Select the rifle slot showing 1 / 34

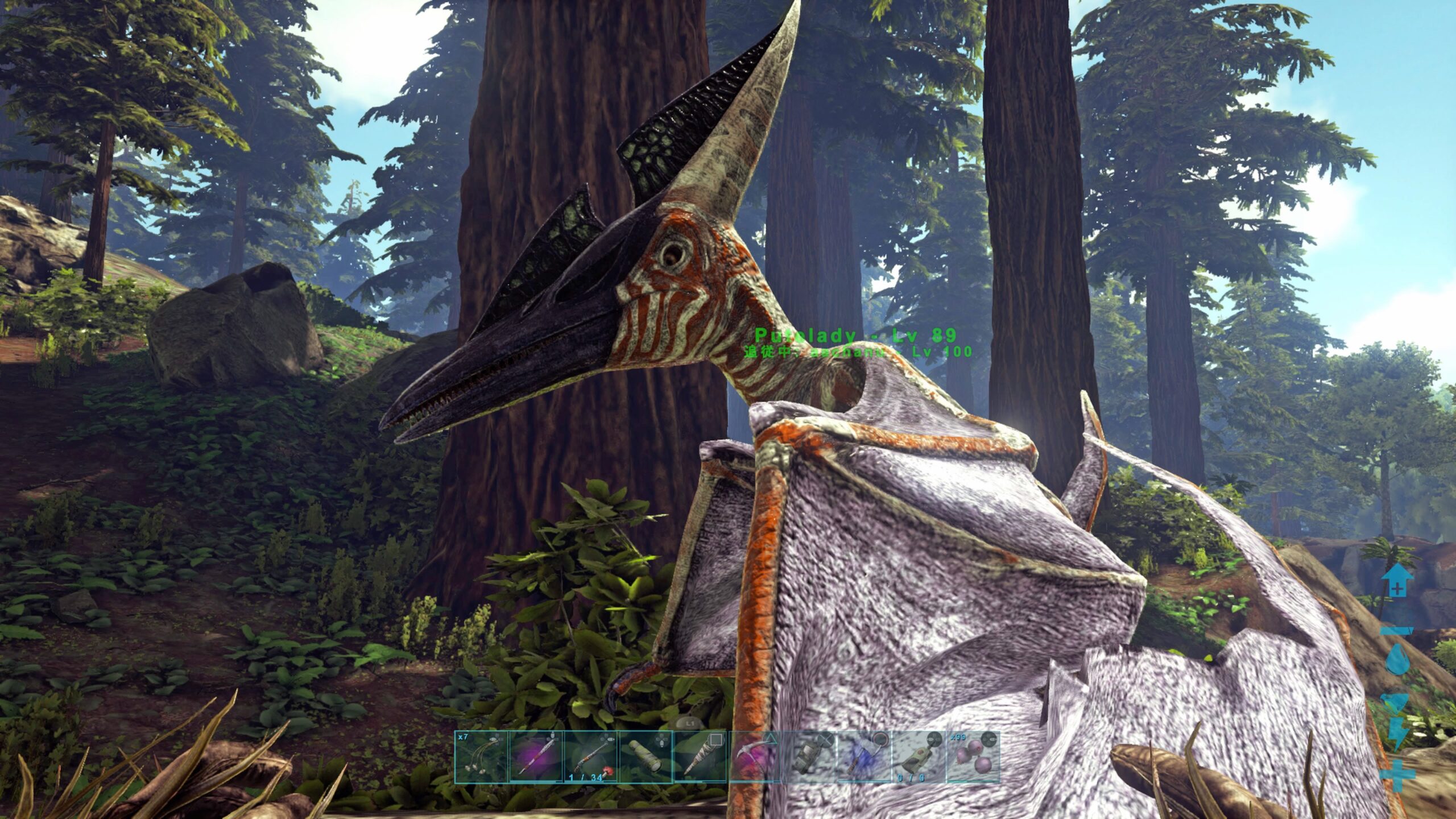[591, 757]
